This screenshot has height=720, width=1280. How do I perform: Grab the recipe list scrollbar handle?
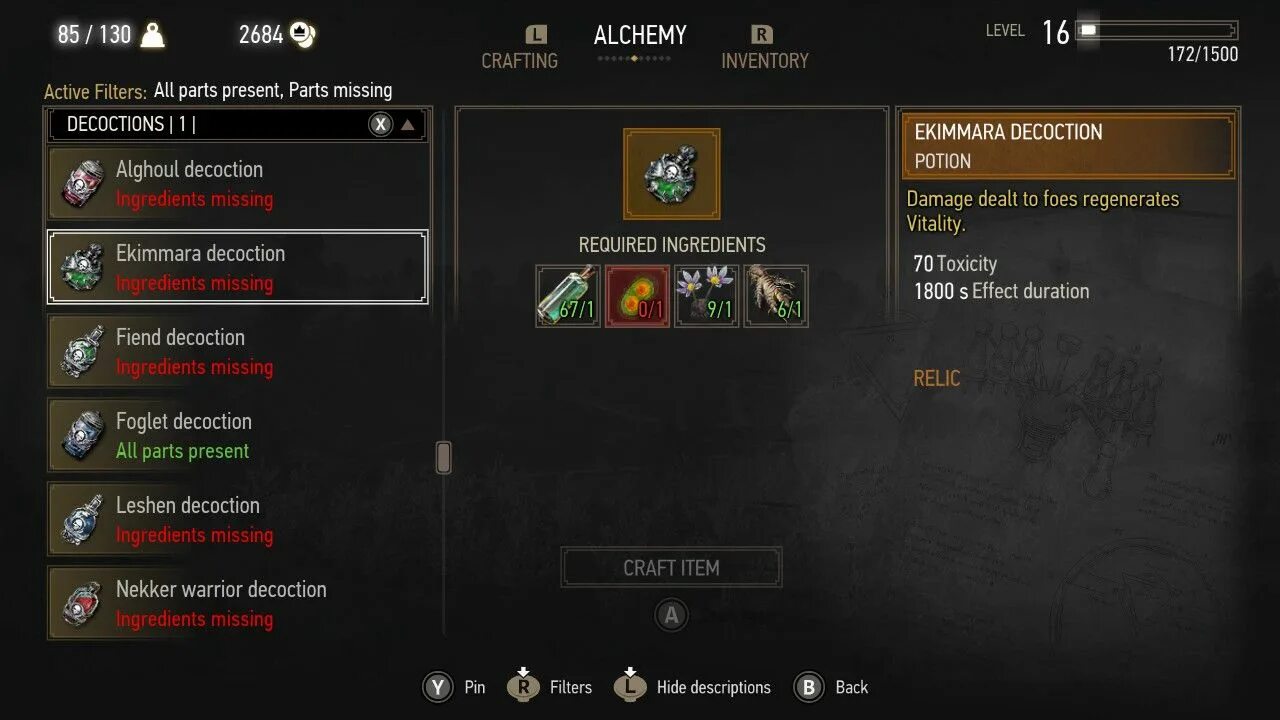click(x=444, y=457)
